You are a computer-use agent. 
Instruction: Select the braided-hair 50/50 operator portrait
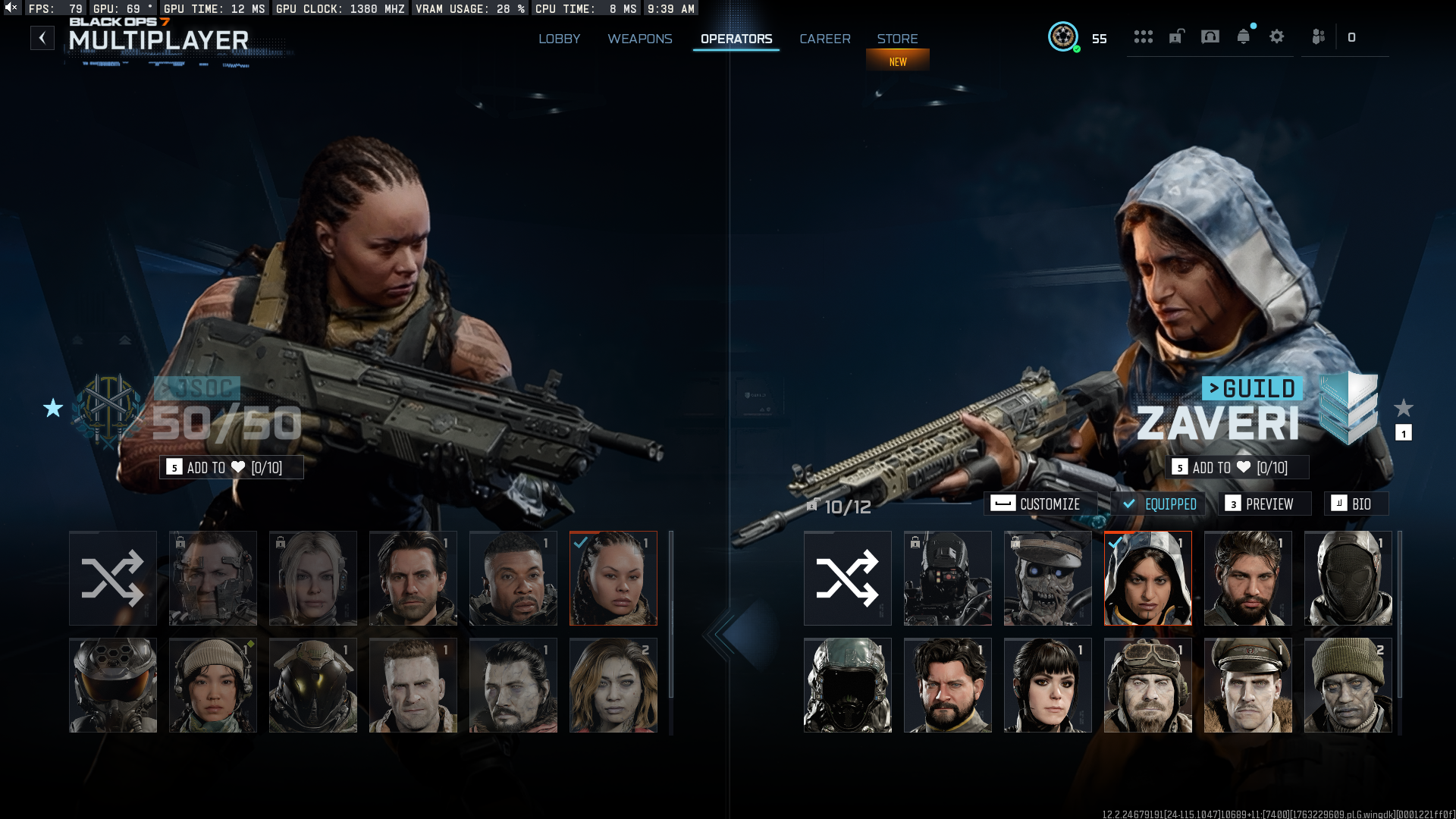pyautogui.click(x=613, y=579)
